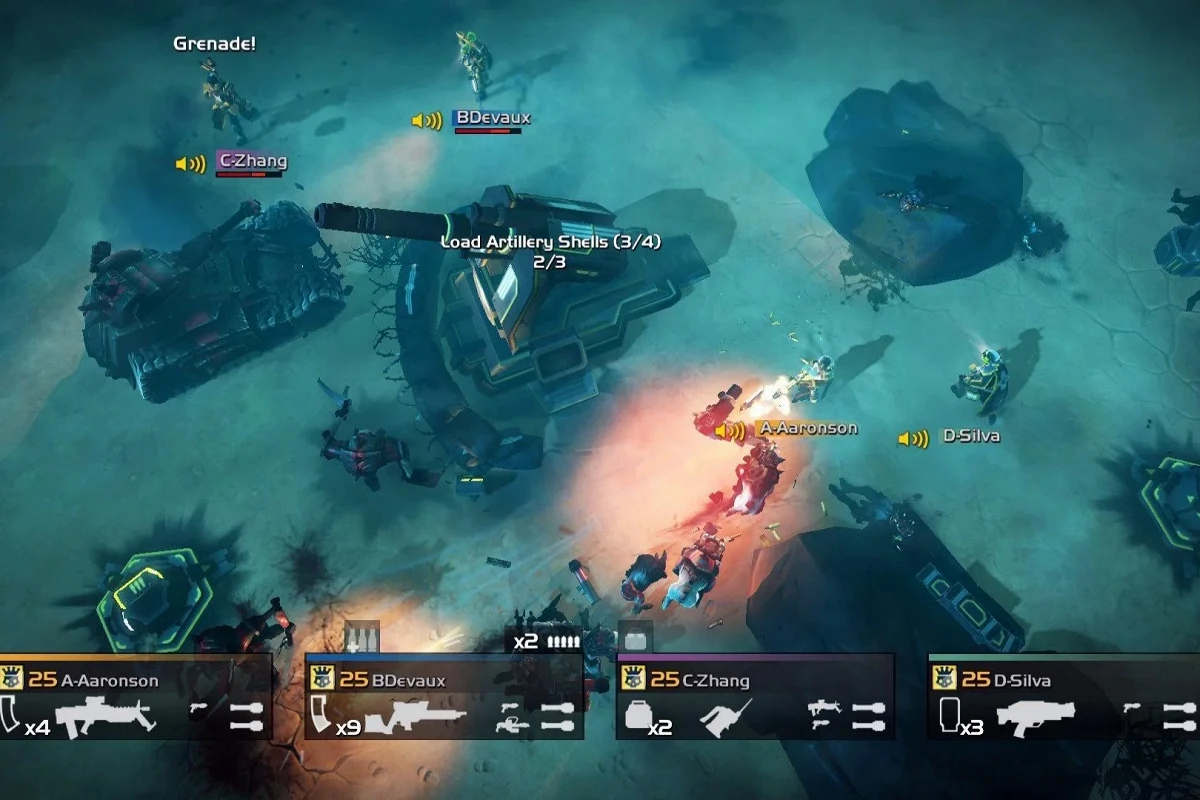Click BDevaux's grenade icons
Viewport: 1200px width, 800px height.
click(x=558, y=716)
